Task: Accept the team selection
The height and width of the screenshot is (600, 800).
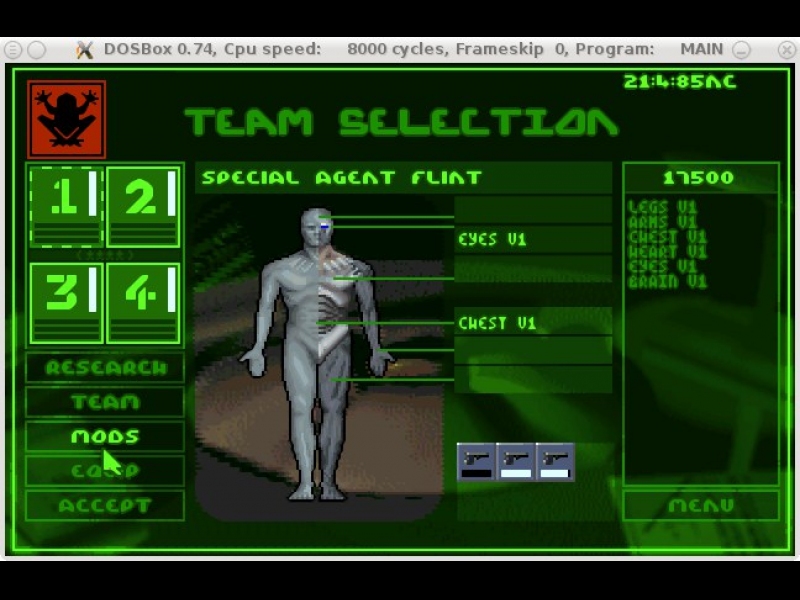Action: tap(105, 506)
